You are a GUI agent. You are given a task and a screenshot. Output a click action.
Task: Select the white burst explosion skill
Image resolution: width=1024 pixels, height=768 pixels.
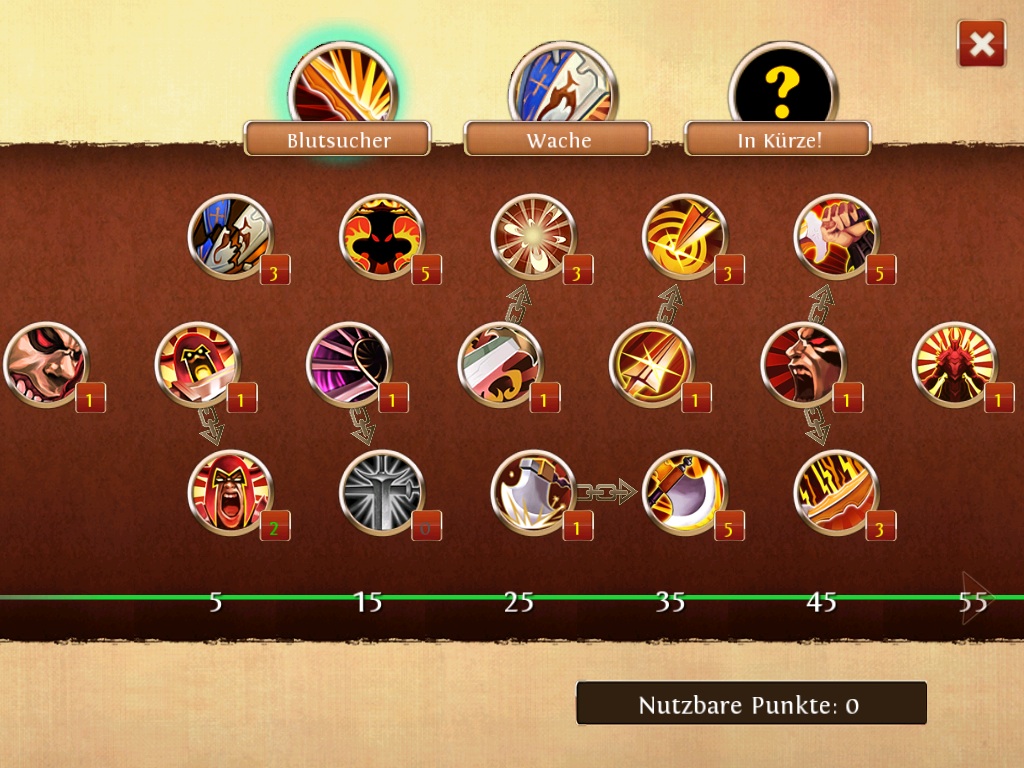click(x=533, y=237)
